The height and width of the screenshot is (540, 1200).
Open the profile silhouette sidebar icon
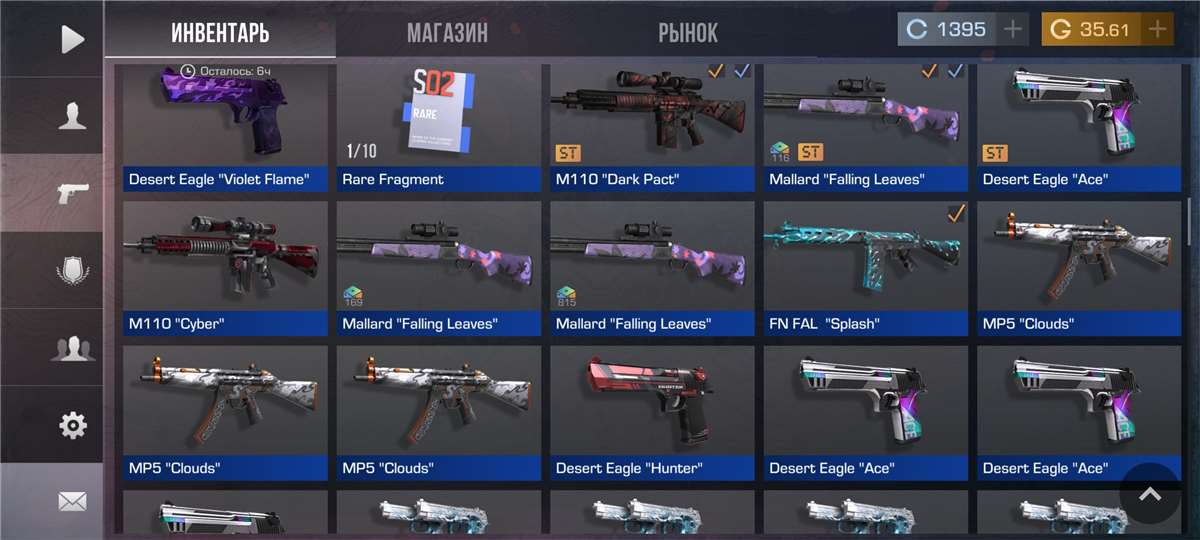[72, 116]
